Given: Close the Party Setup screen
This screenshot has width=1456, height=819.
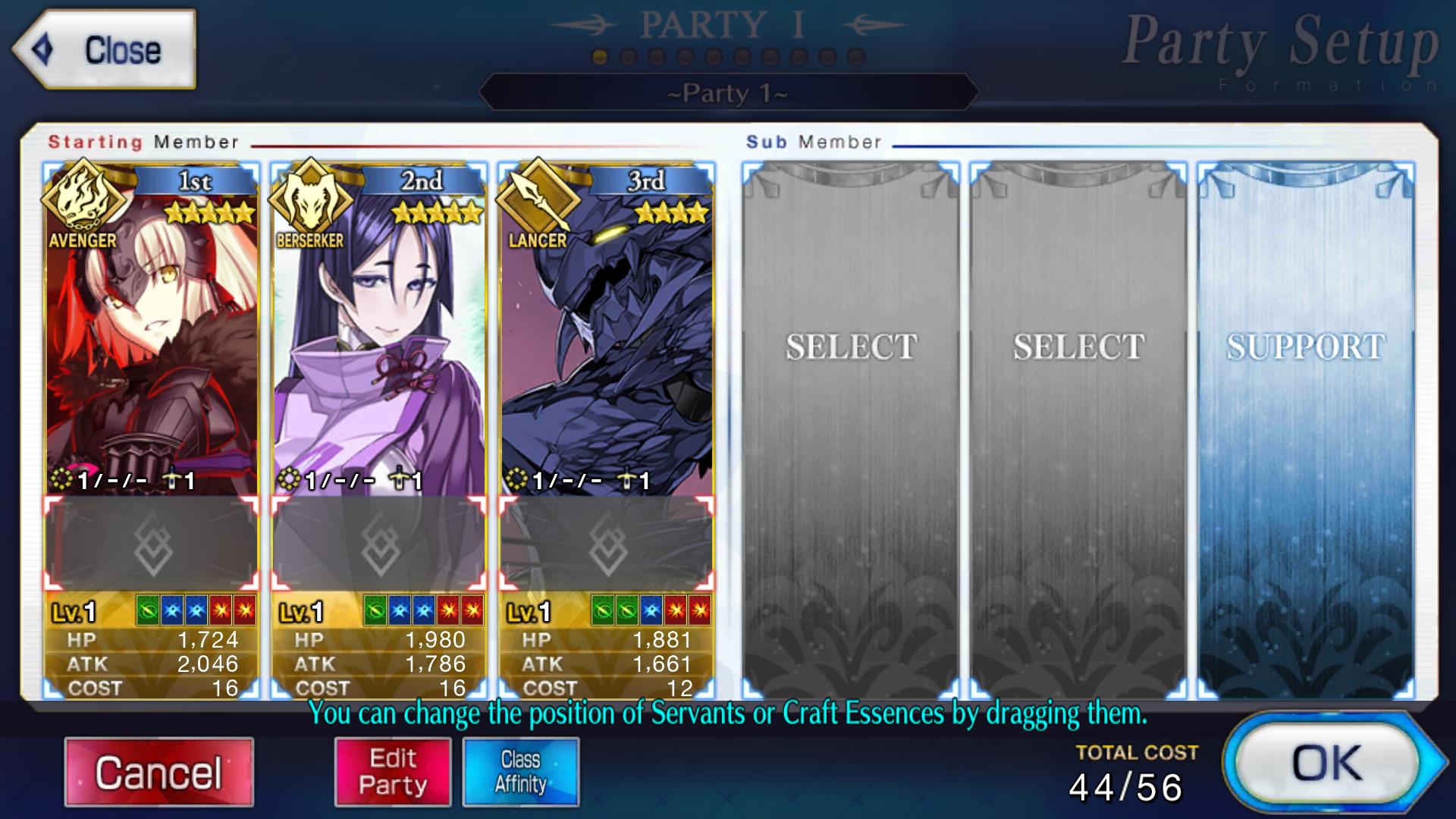Looking at the screenshot, I should click(105, 50).
